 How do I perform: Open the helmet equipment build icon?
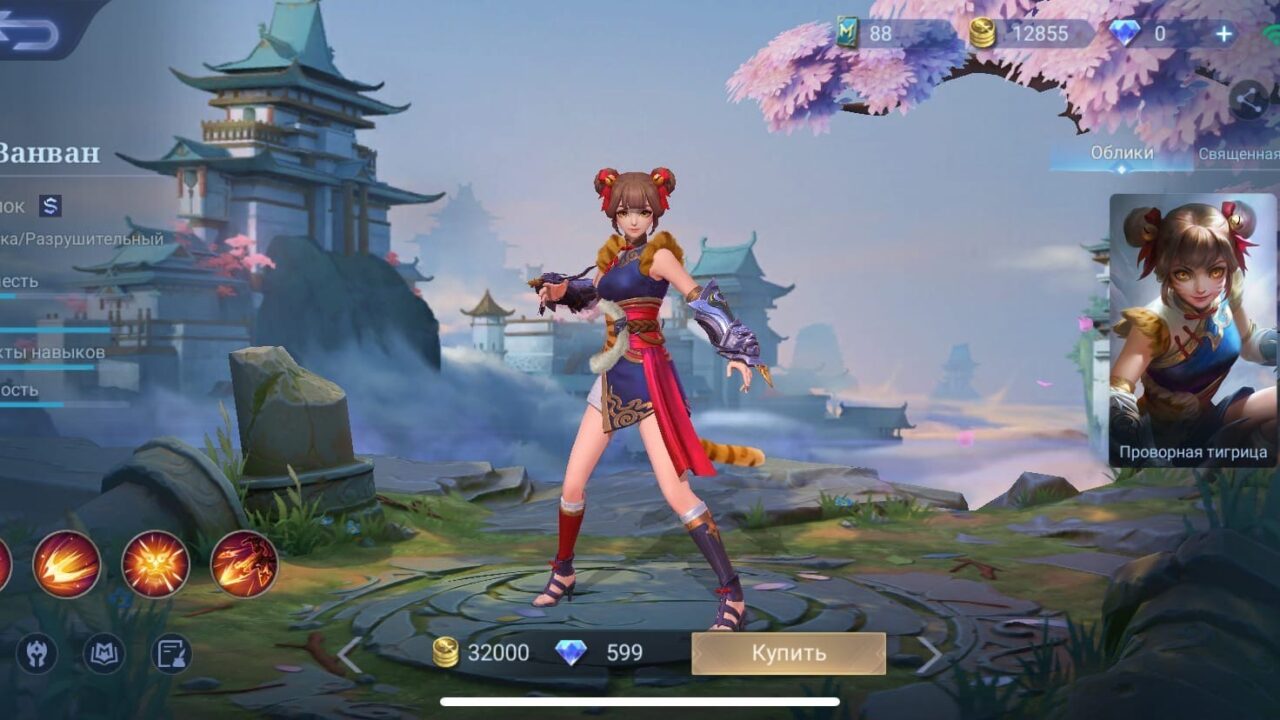[37, 654]
